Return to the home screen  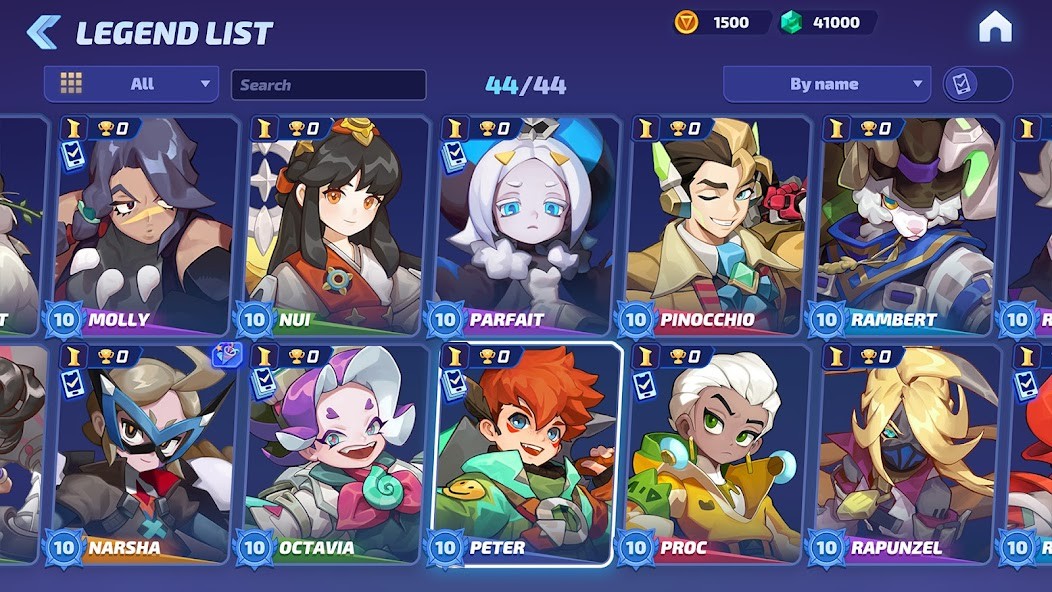(x=995, y=28)
